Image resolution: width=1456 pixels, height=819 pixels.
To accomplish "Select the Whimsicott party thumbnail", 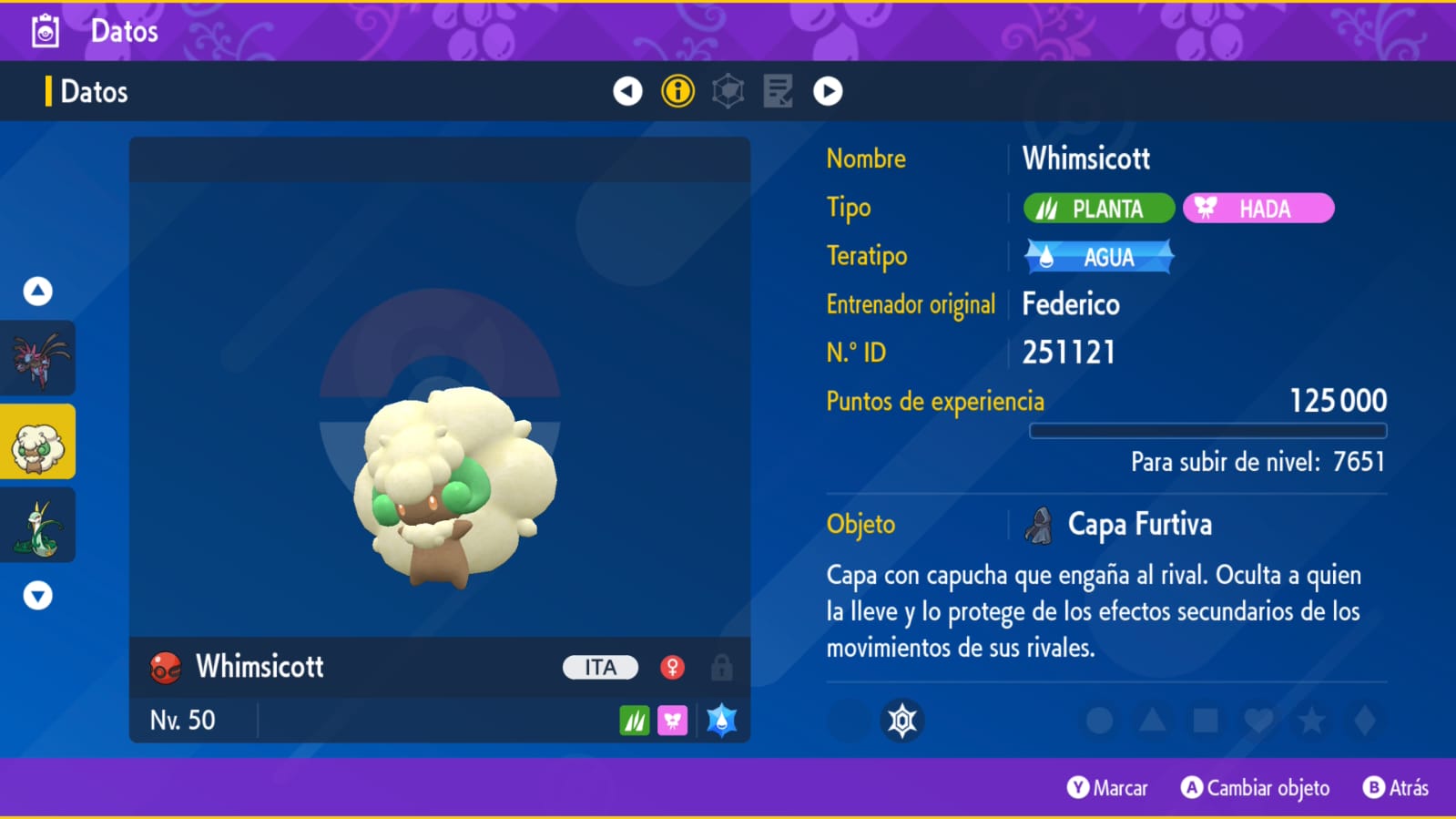I will (37, 443).
